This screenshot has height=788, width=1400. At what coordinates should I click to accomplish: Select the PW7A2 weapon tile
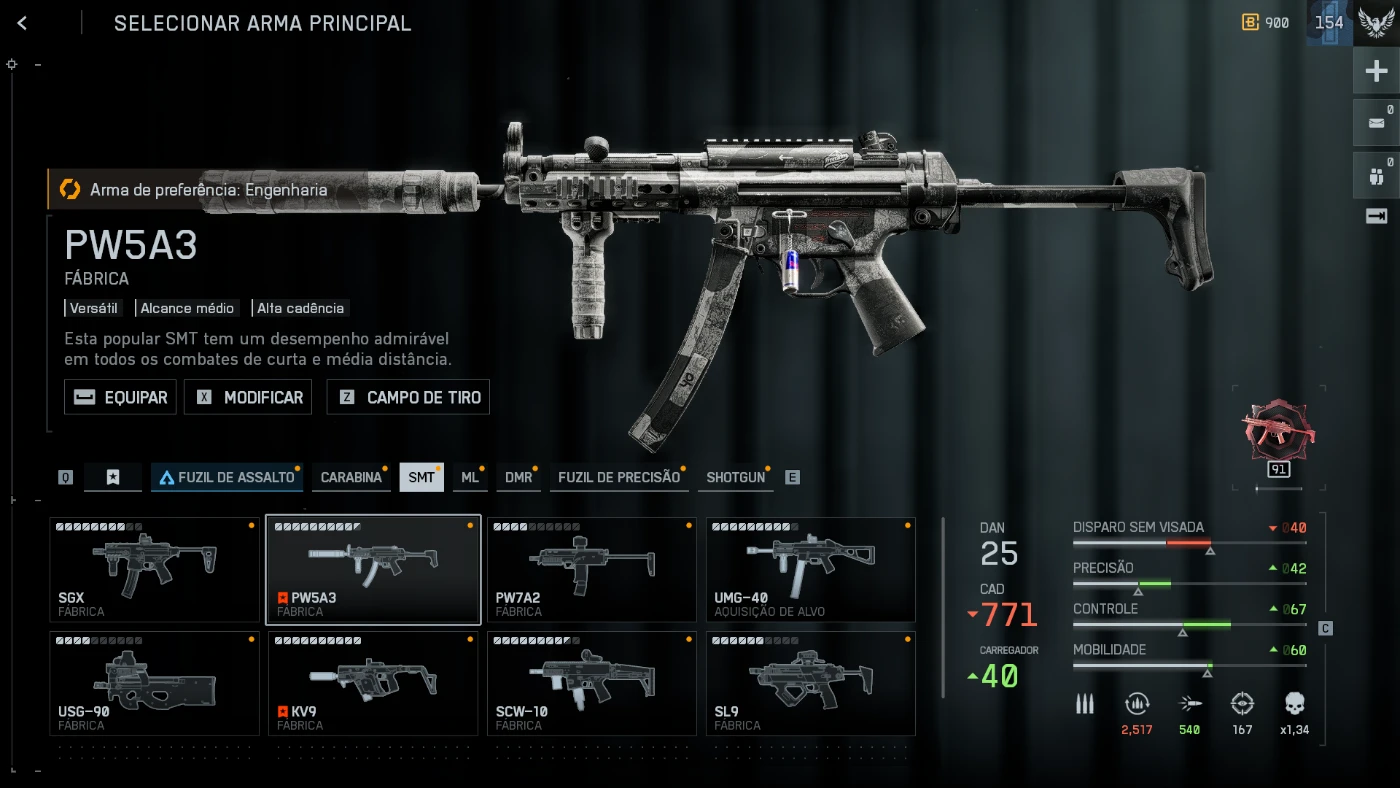[591, 569]
